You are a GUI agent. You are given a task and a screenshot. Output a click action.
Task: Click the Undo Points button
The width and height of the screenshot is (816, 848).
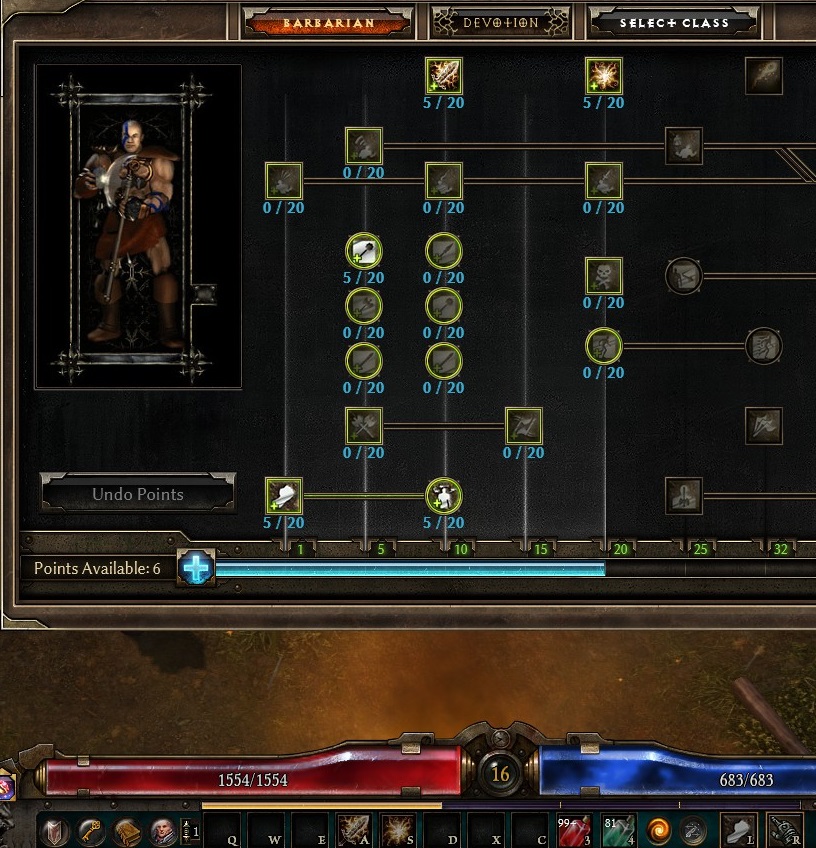(x=138, y=493)
